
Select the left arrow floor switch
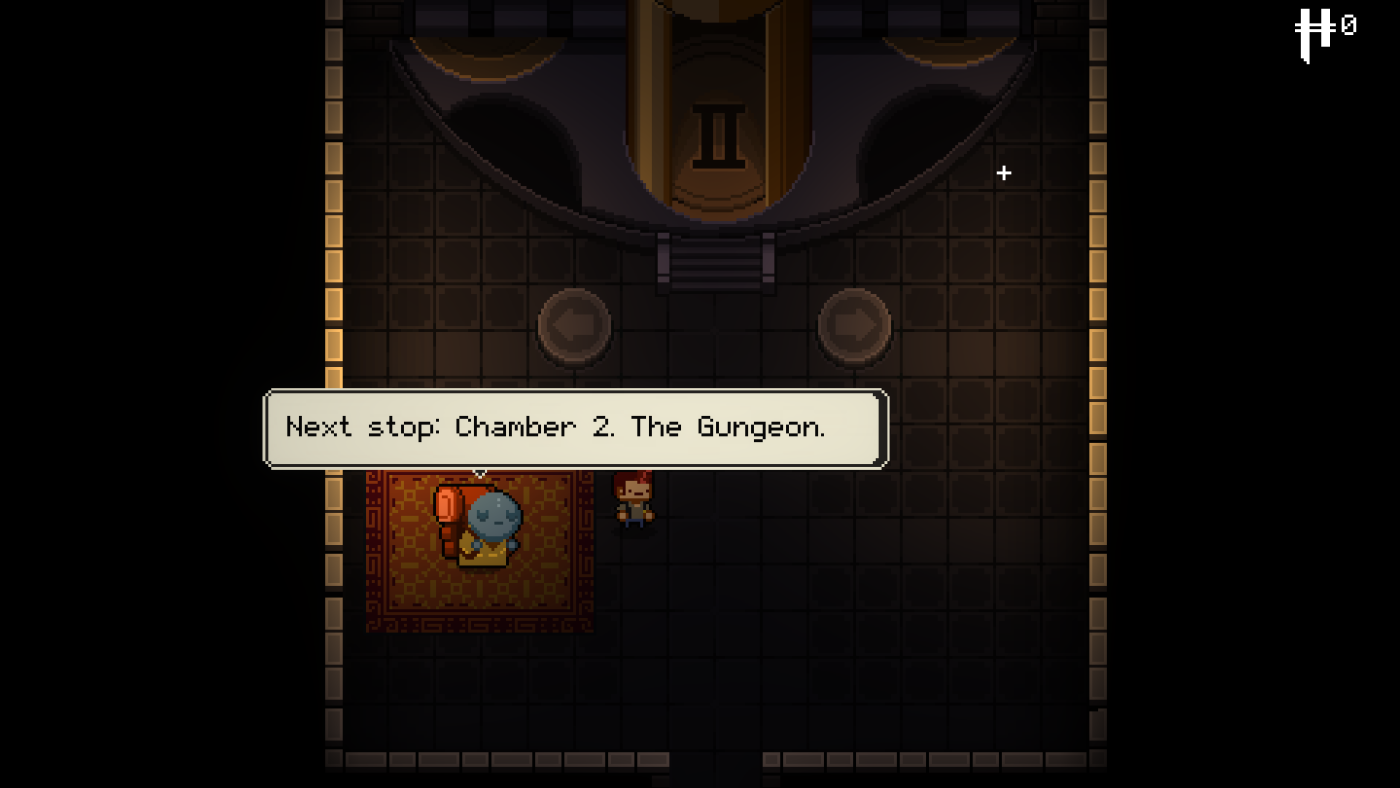(575, 327)
